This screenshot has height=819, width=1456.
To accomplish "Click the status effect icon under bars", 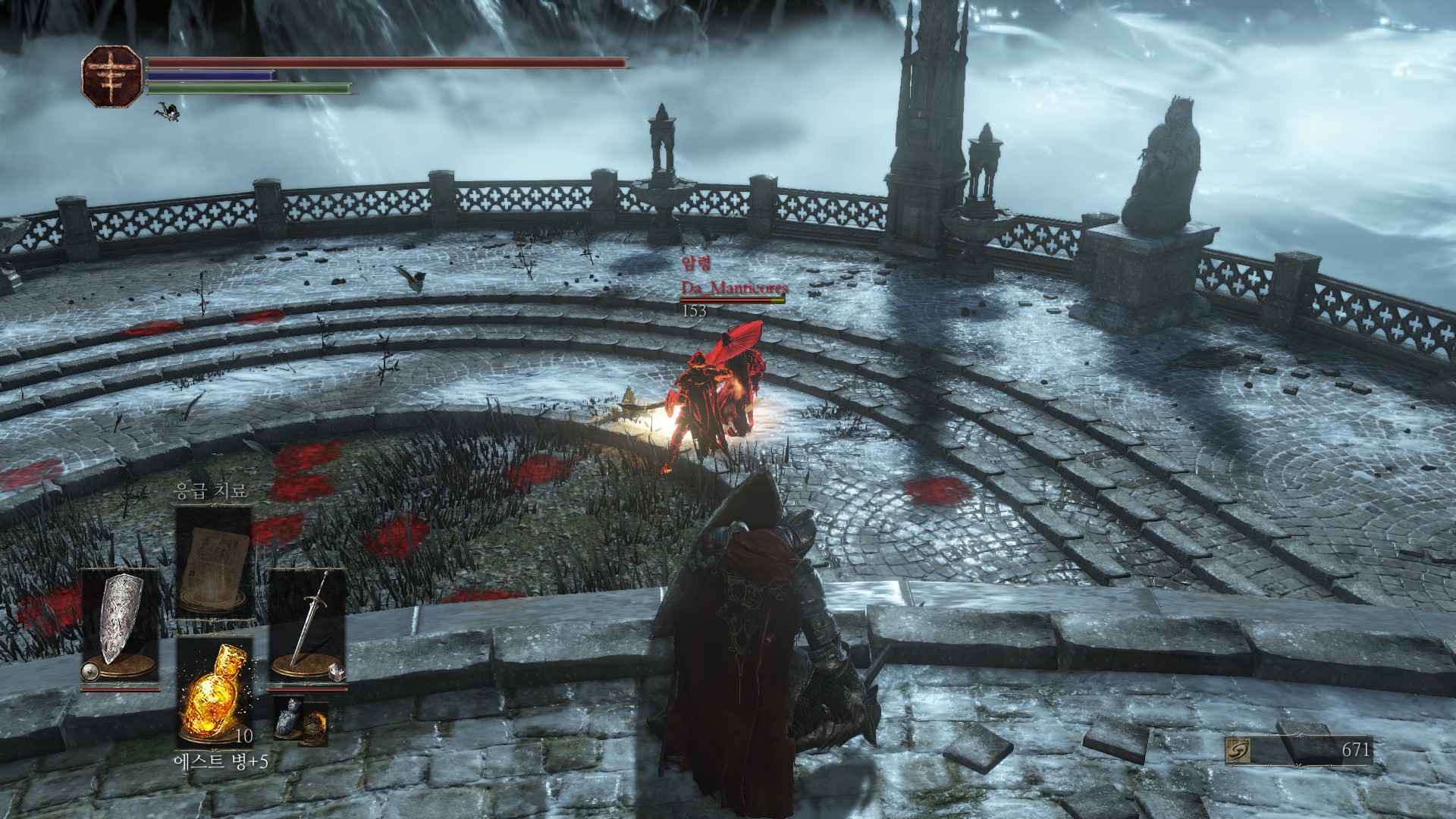I will 168,112.
